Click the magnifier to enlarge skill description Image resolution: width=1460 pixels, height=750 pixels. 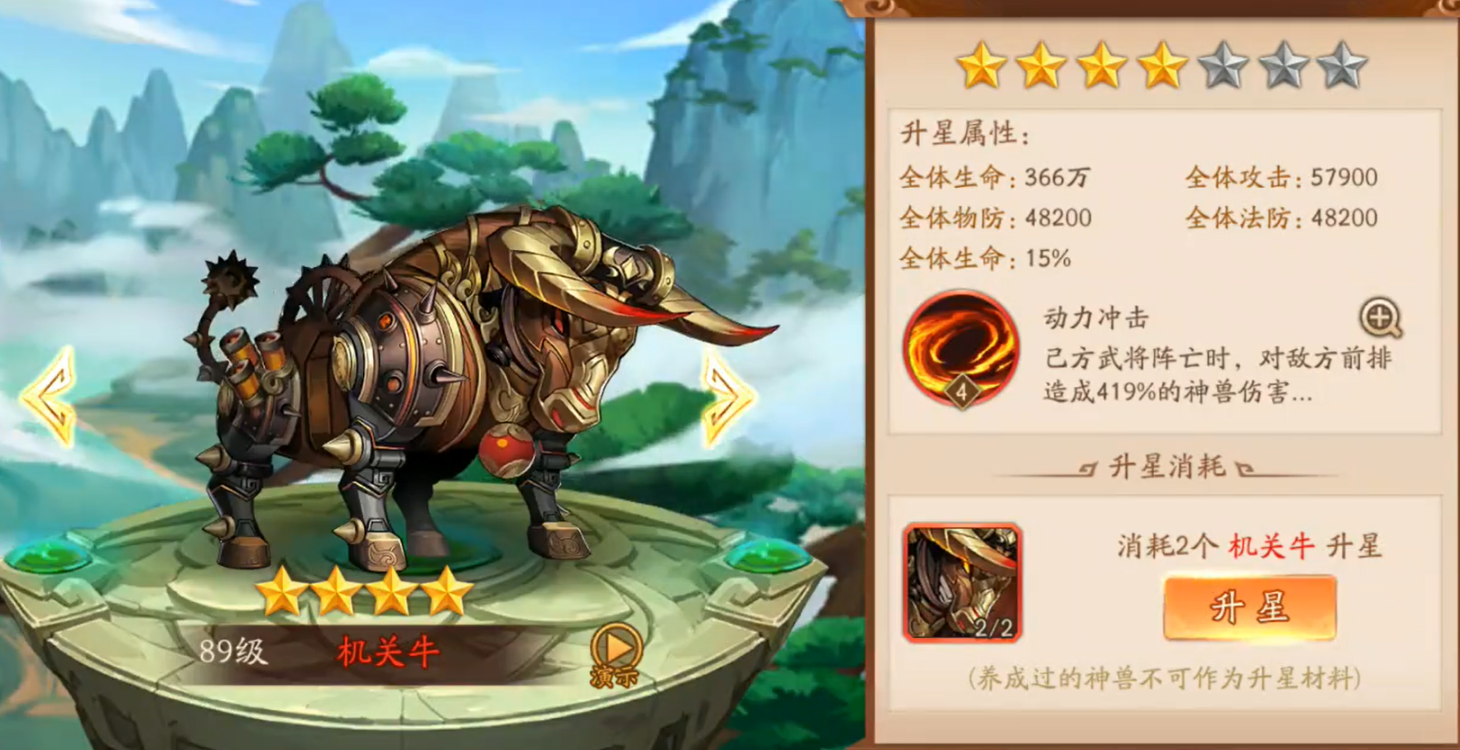coord(1381,318)
